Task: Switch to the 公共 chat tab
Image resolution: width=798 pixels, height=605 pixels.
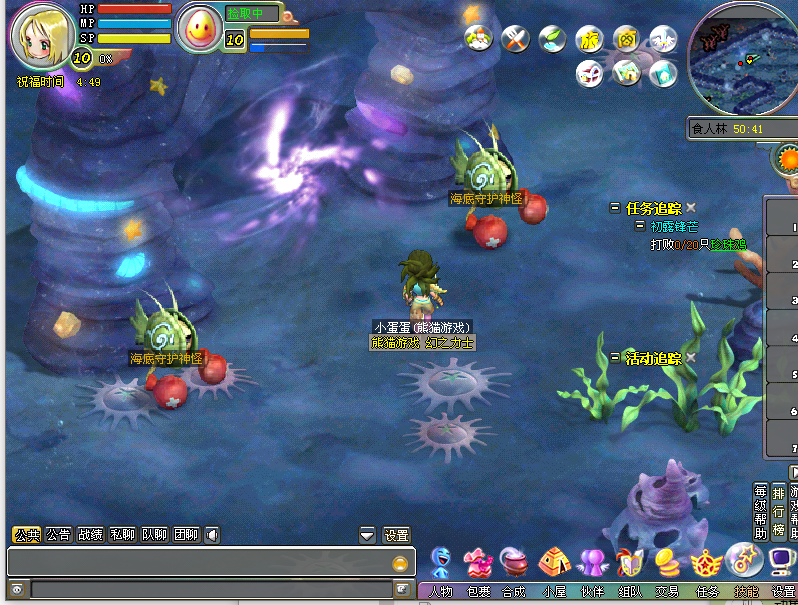Action: coord(26,535)
